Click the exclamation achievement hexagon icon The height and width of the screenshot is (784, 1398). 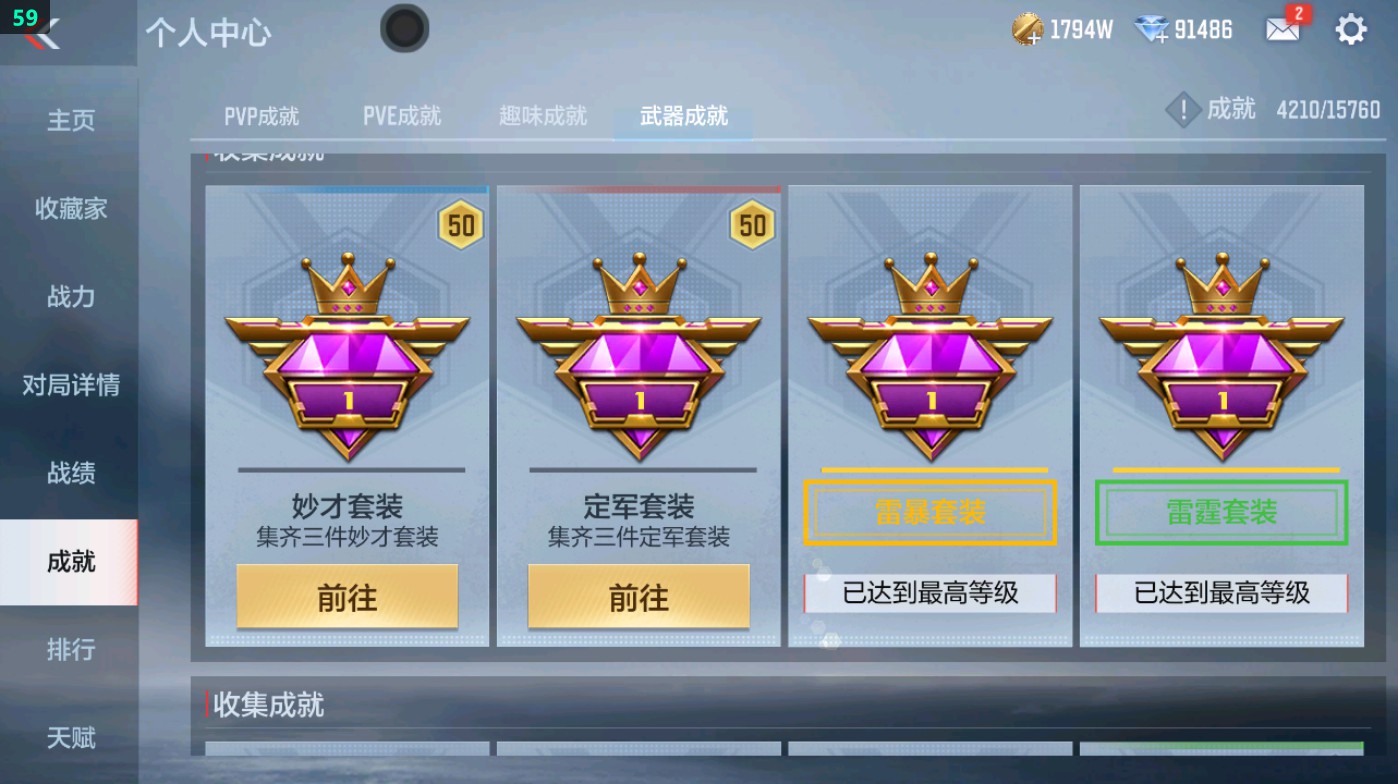tap(1183, 110)
